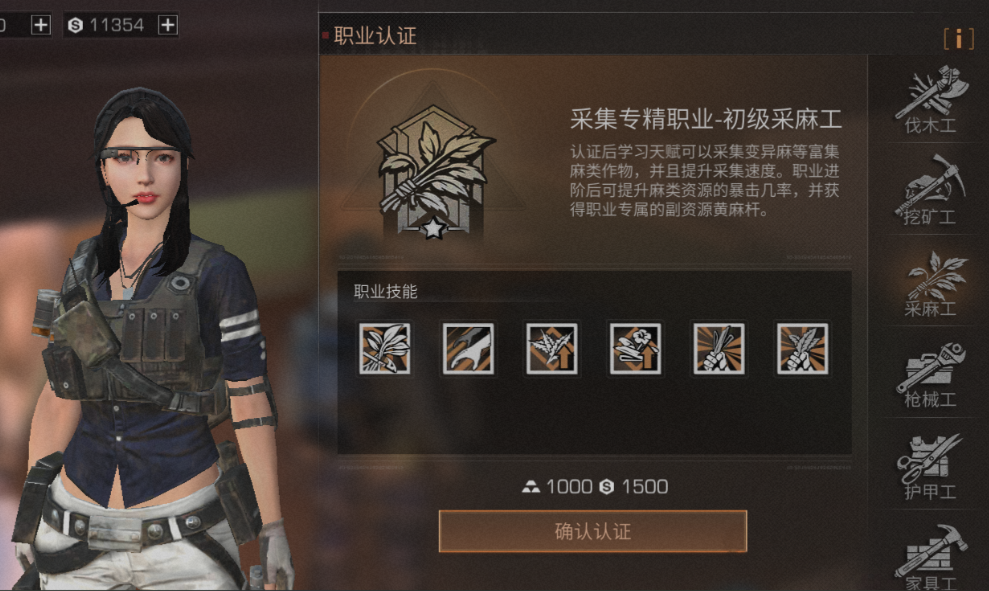Switch to the 伐木工 lumberjack profession
Viewport: 989px width, 591px height.
point(930,101)
